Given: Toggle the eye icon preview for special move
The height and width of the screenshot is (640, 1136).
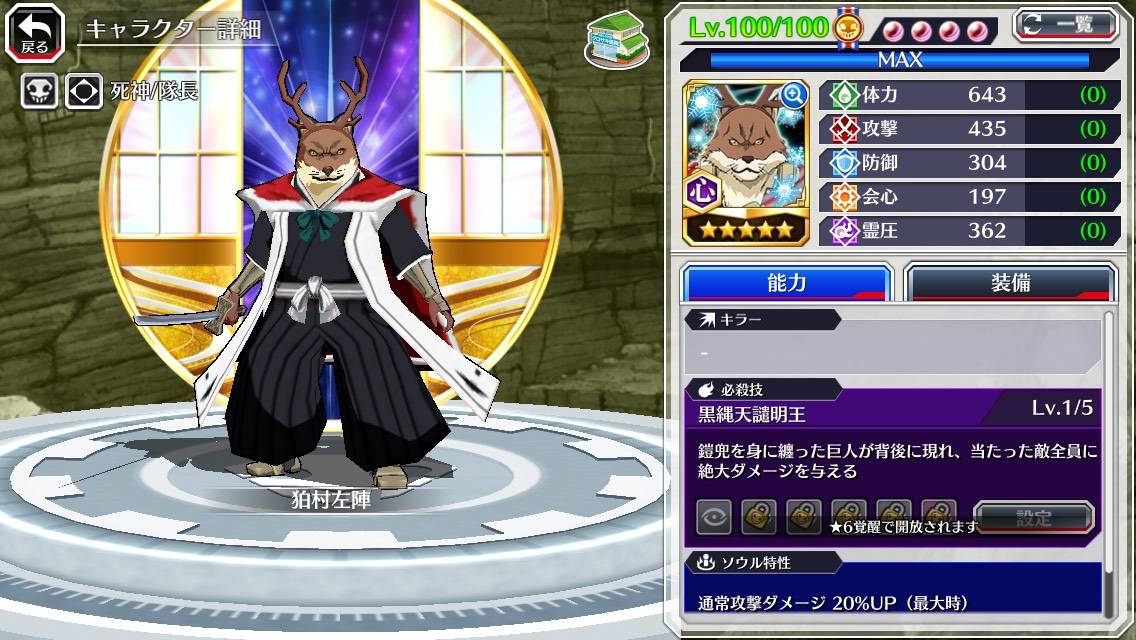Looking at the screenshot, I should [714, 517].
